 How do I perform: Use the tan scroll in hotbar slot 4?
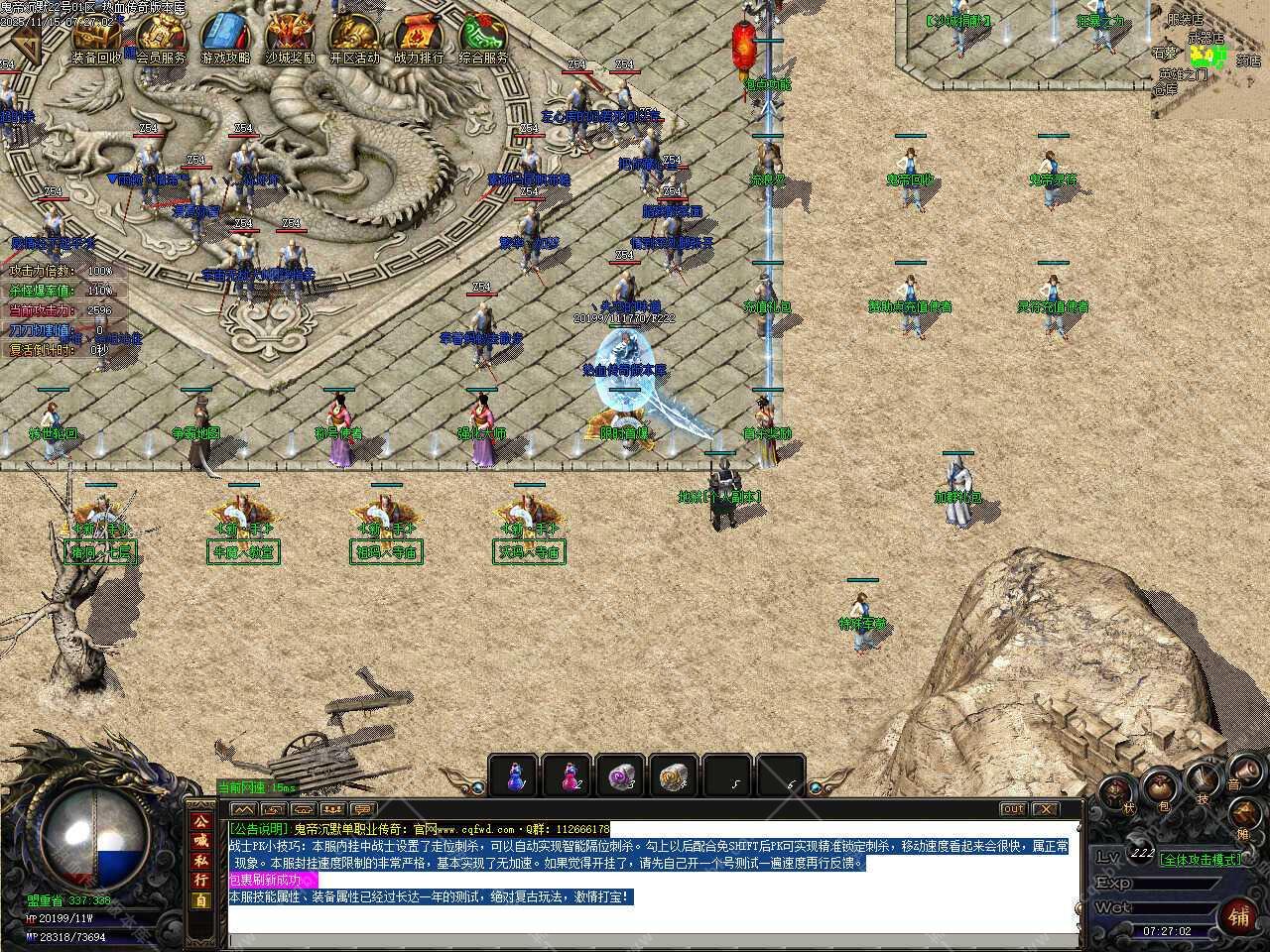click(x=676, y=775)
